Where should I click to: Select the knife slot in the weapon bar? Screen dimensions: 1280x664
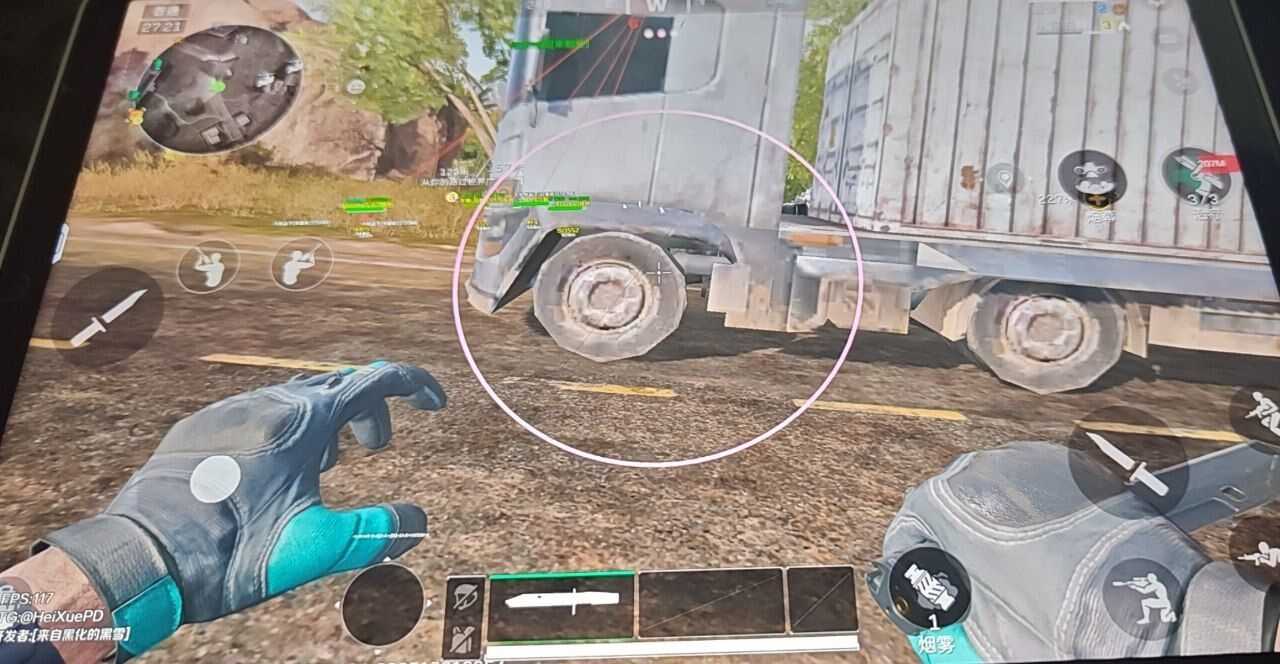[560, 603]
